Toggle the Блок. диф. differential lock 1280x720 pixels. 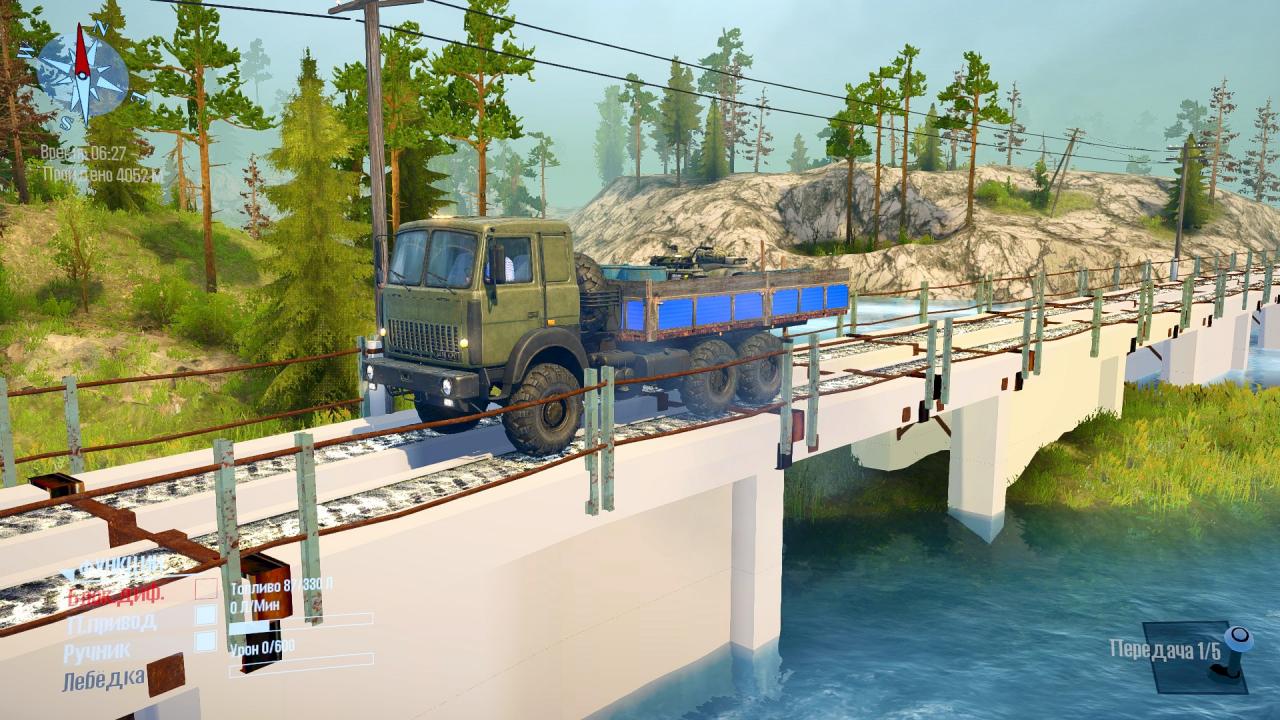click(205, 589)
